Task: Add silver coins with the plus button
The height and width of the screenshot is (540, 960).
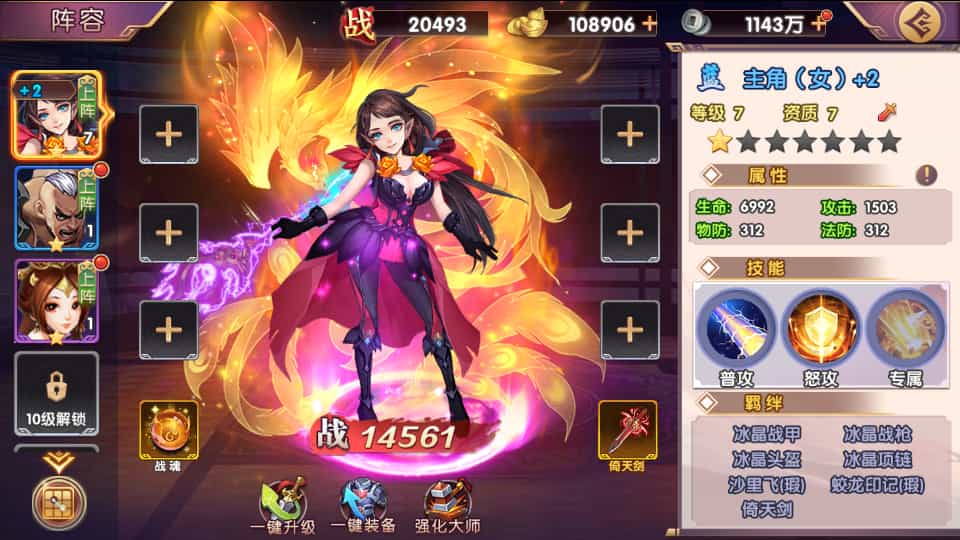Action: [x=820, y=23]
